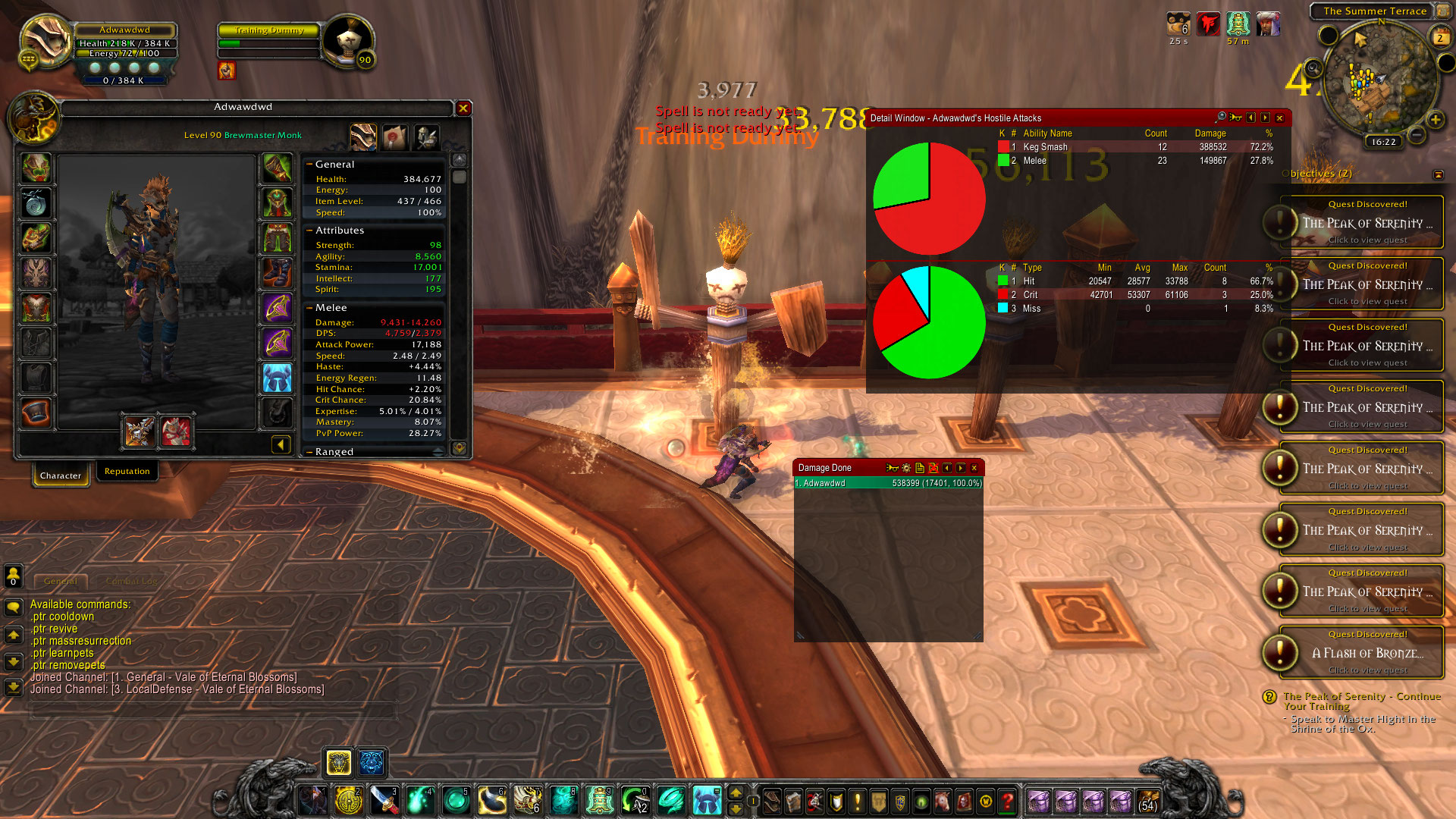
Task: Collapse the Attributes stat section
Action: pos(309,231)
